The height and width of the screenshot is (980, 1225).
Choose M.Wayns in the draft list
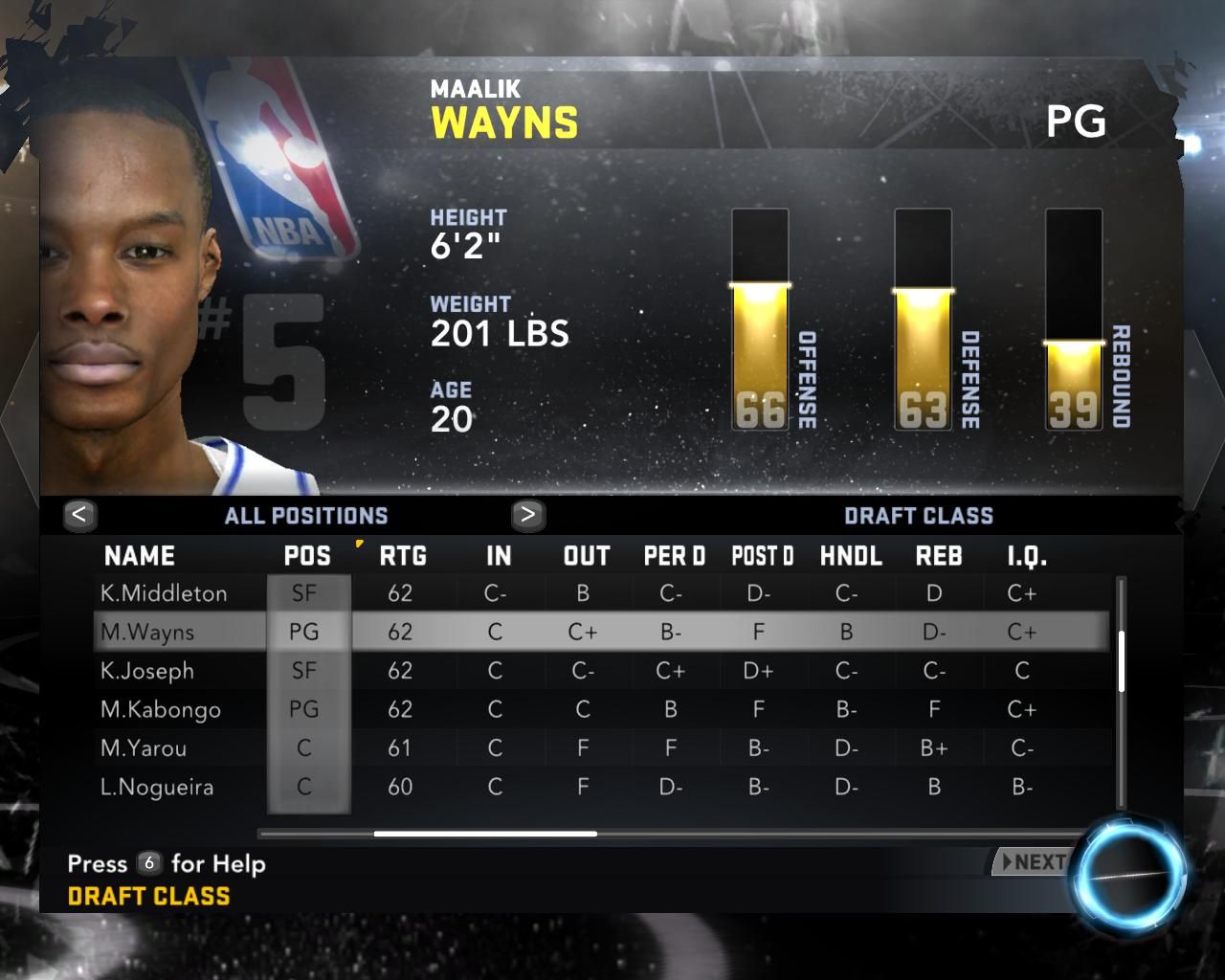(x=148, y=632)
